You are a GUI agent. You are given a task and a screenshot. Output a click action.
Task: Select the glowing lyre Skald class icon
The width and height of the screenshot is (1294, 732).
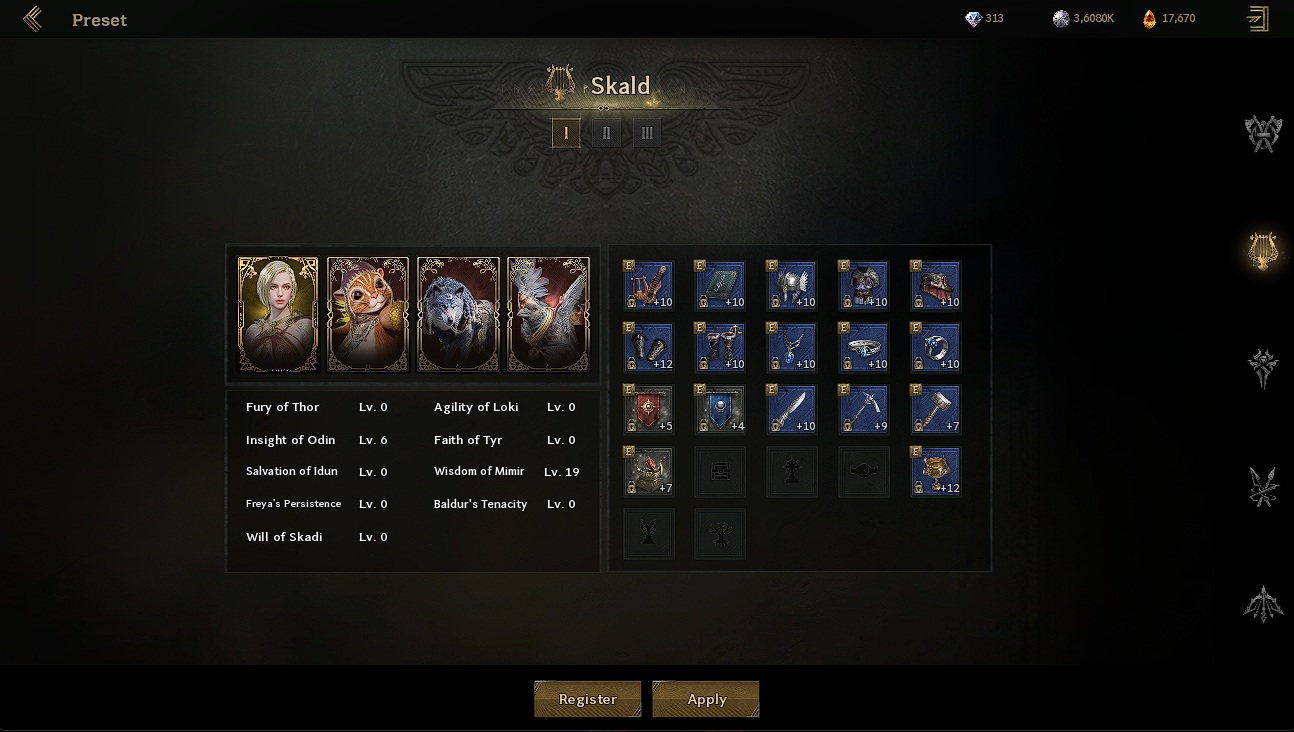[x=1263, y=250]
